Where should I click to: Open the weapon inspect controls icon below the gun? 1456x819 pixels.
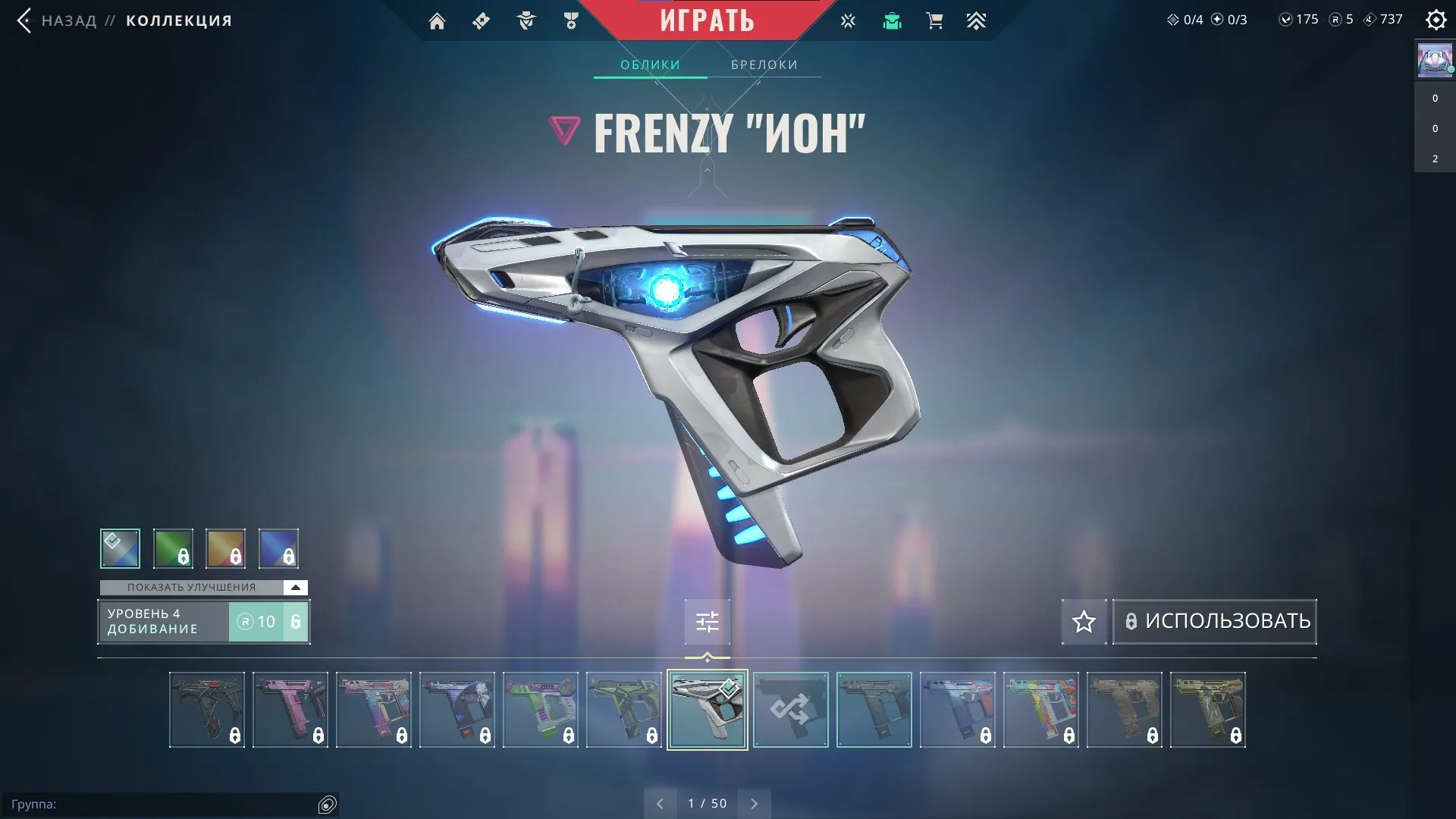tap(706, 621)
